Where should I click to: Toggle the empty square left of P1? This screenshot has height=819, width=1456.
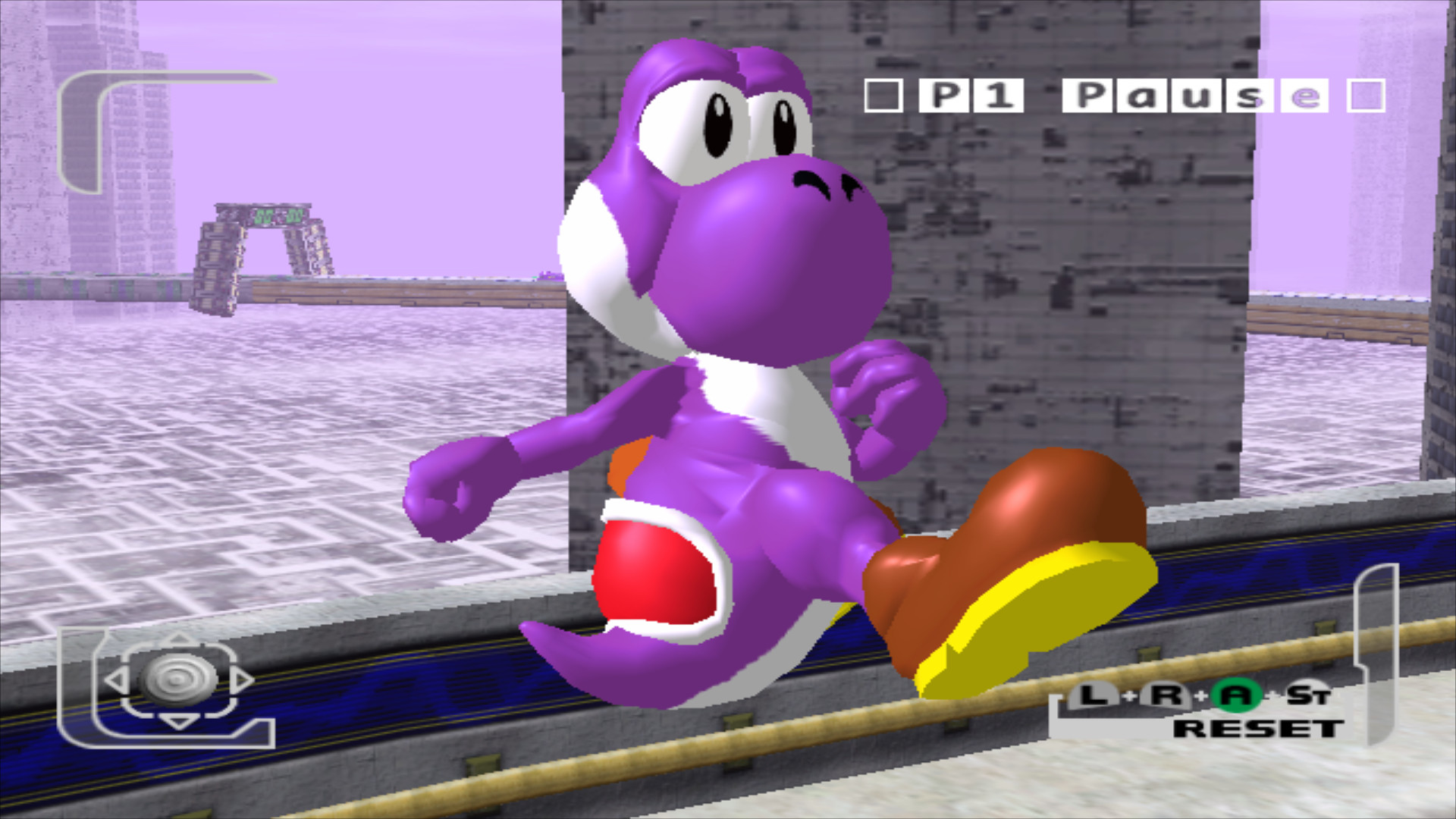point(882,96)
